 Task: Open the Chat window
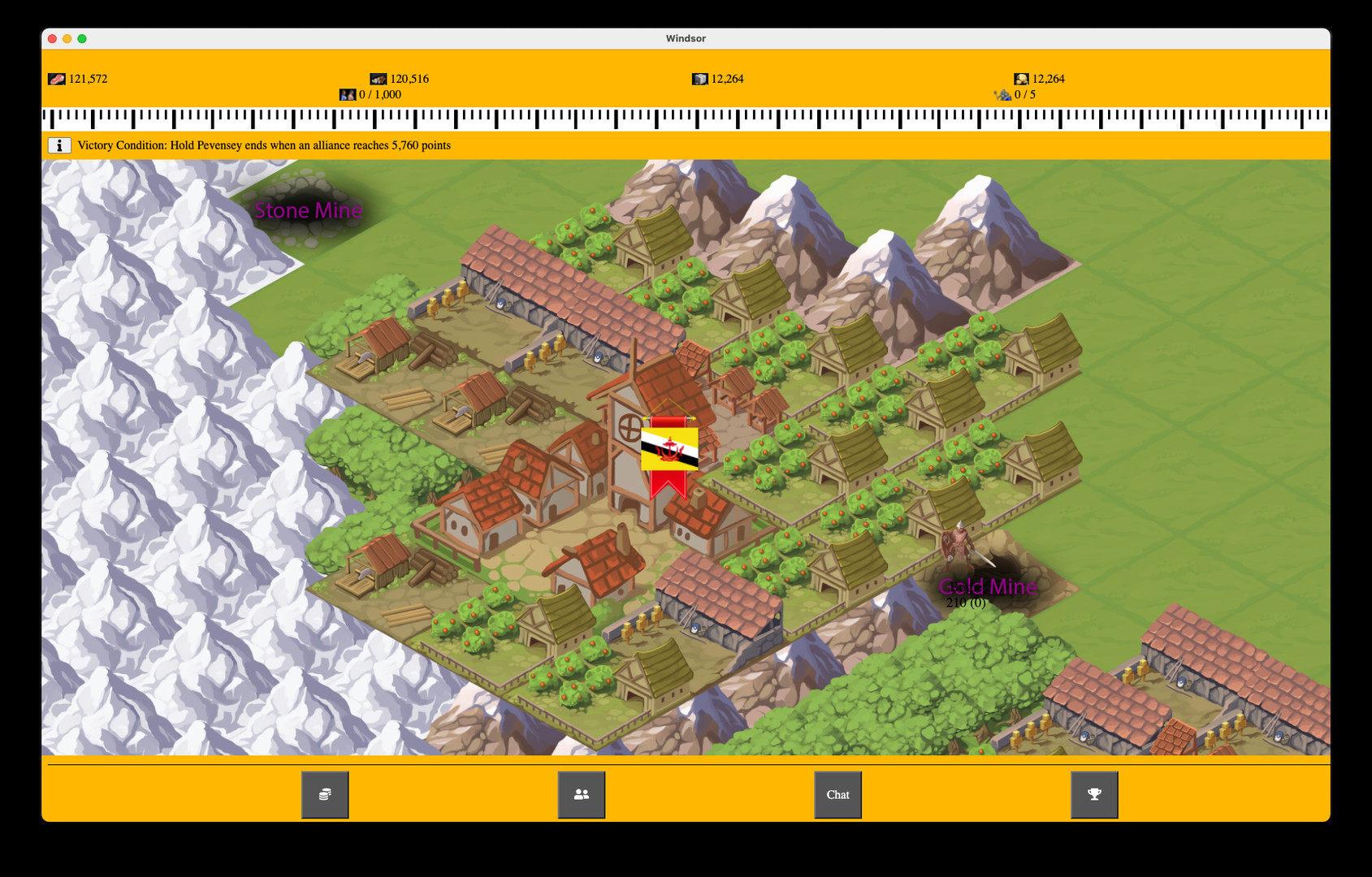[x=837, y=794]
